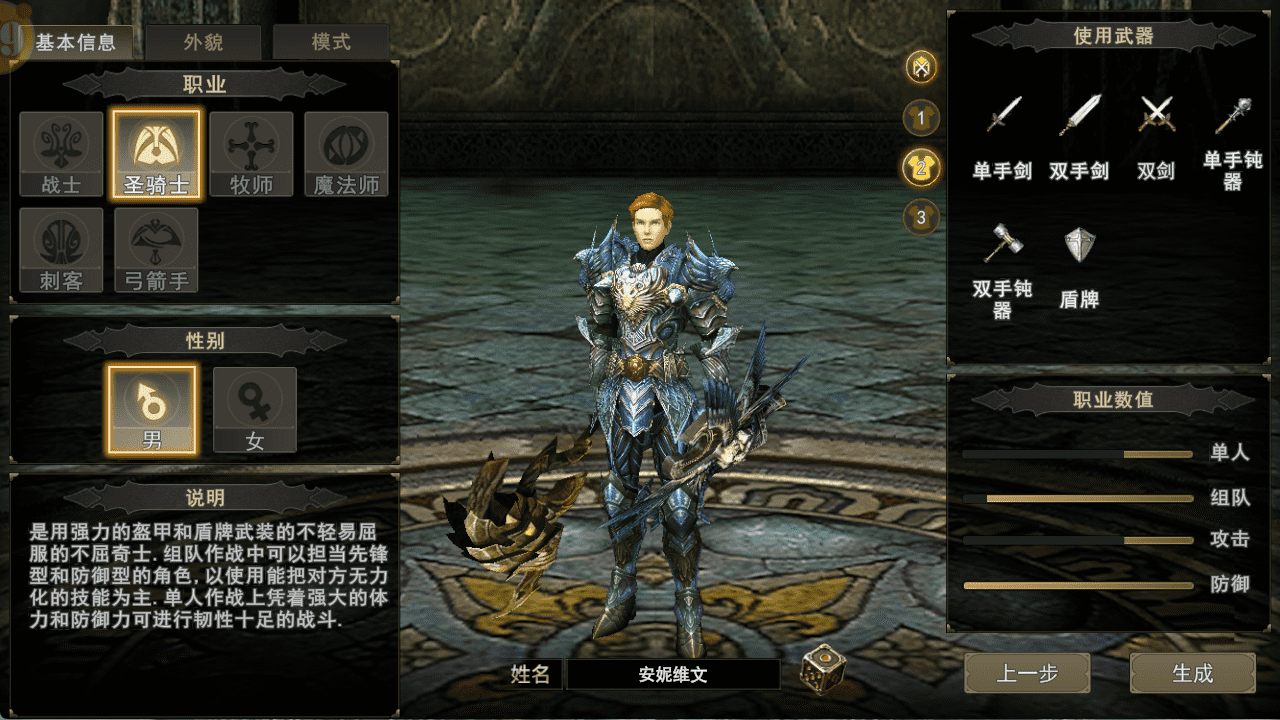Viewport: 1280px width, 720px height.
Task: Select the 圣骑士 paladin class
Action: pos(156,154)
